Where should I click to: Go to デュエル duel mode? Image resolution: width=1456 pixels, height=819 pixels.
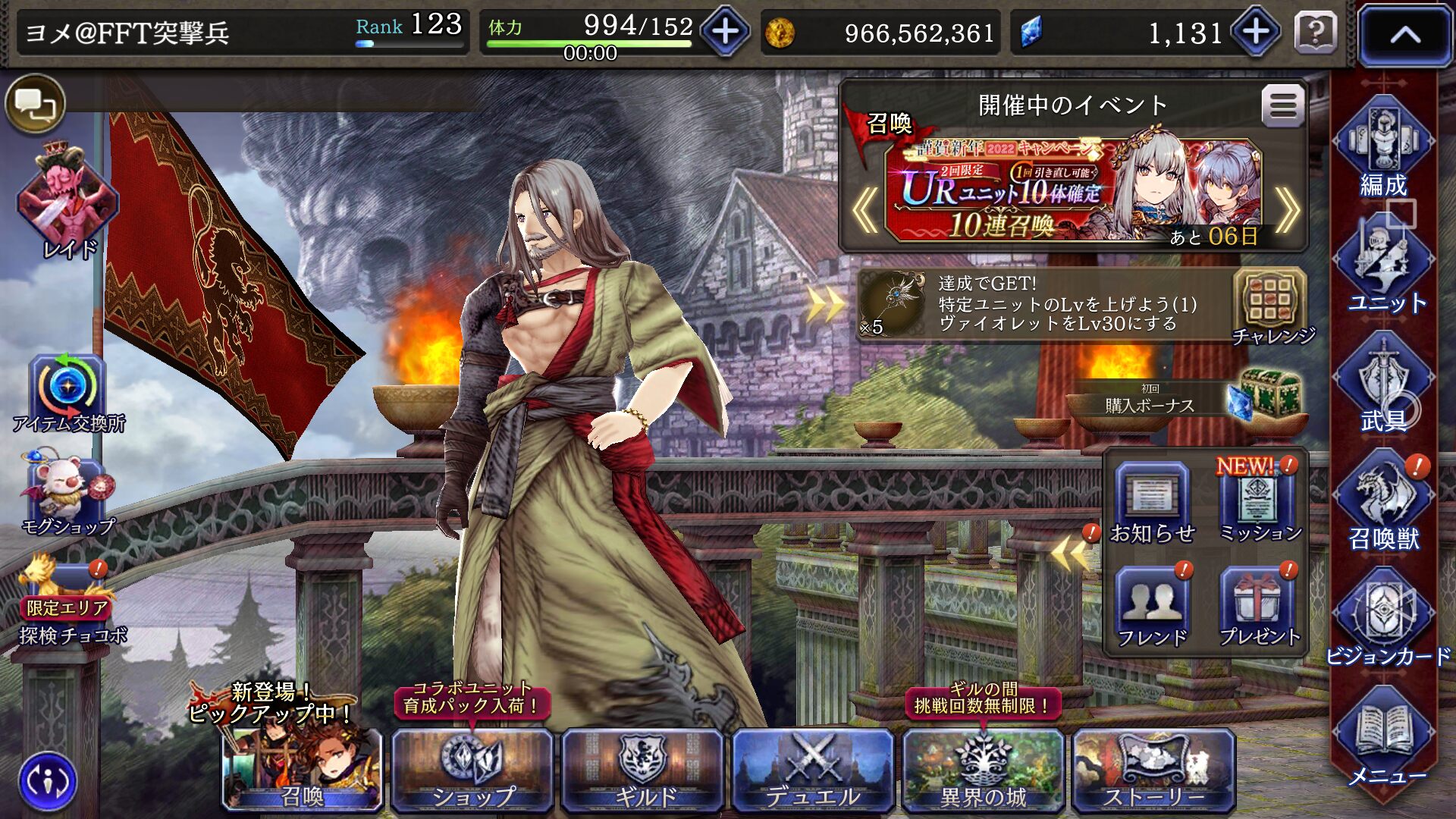813,769
